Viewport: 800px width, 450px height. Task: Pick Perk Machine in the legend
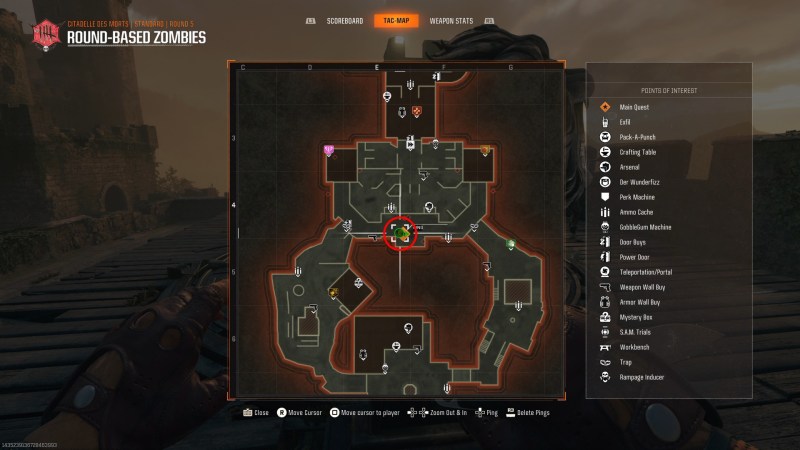point(637,197)
